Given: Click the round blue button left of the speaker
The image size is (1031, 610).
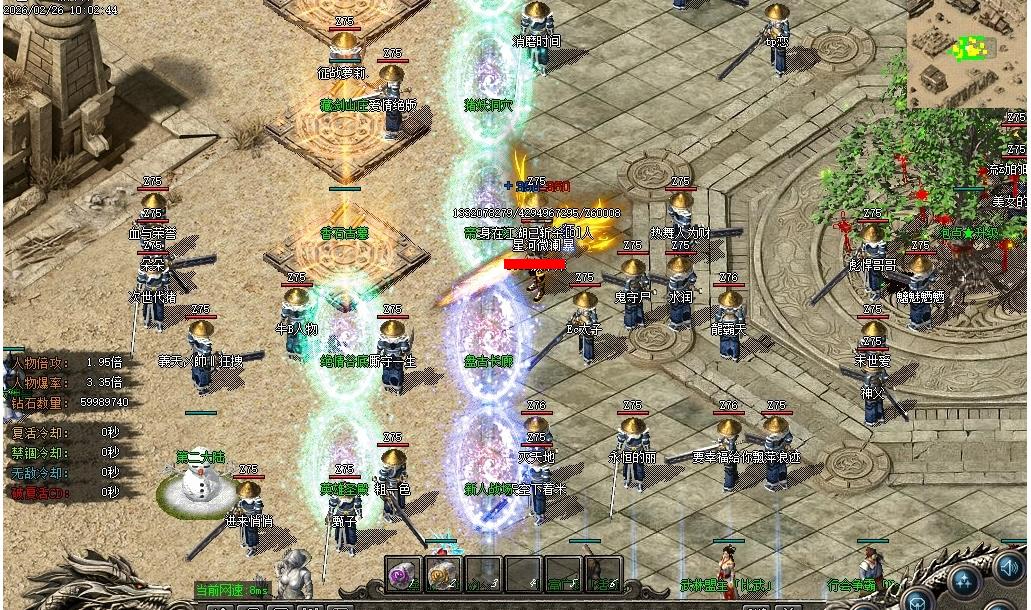Looking at the screenshot, I should (964, 580).
